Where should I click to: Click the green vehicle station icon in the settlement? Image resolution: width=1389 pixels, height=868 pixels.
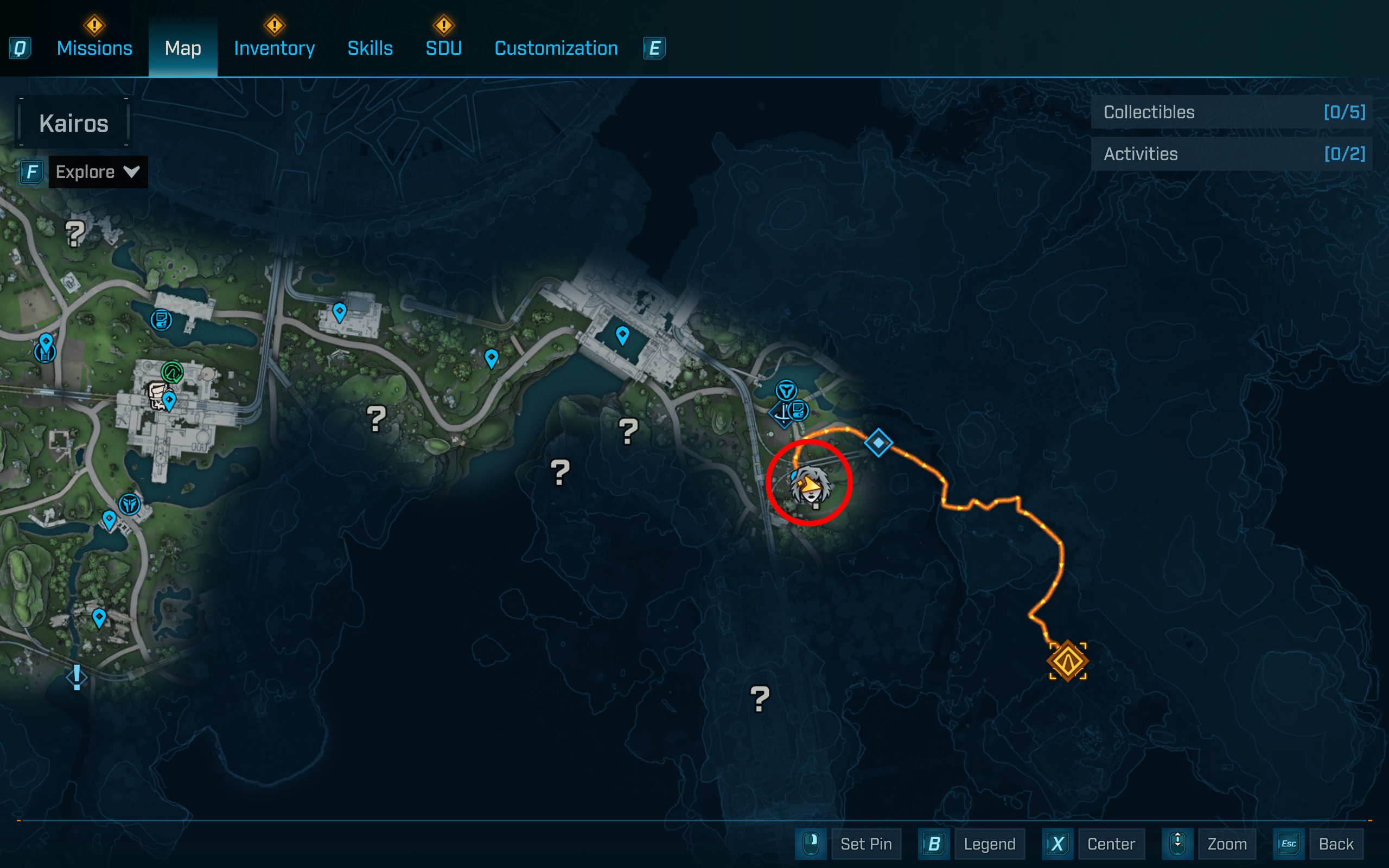click(x=172, y=372)
